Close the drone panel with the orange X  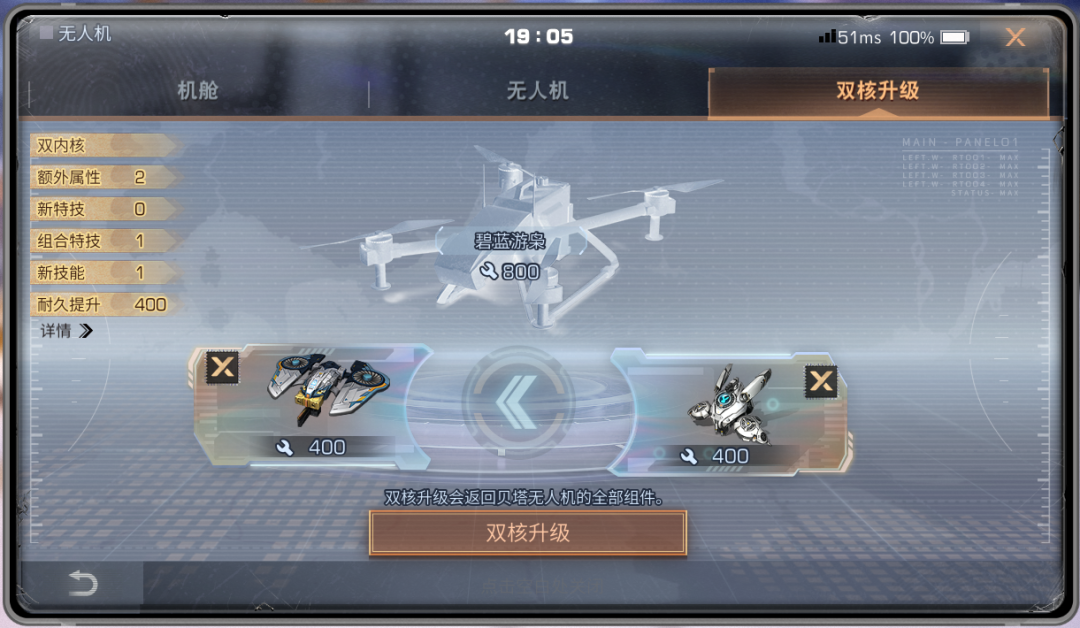(x=1015, y=38)
